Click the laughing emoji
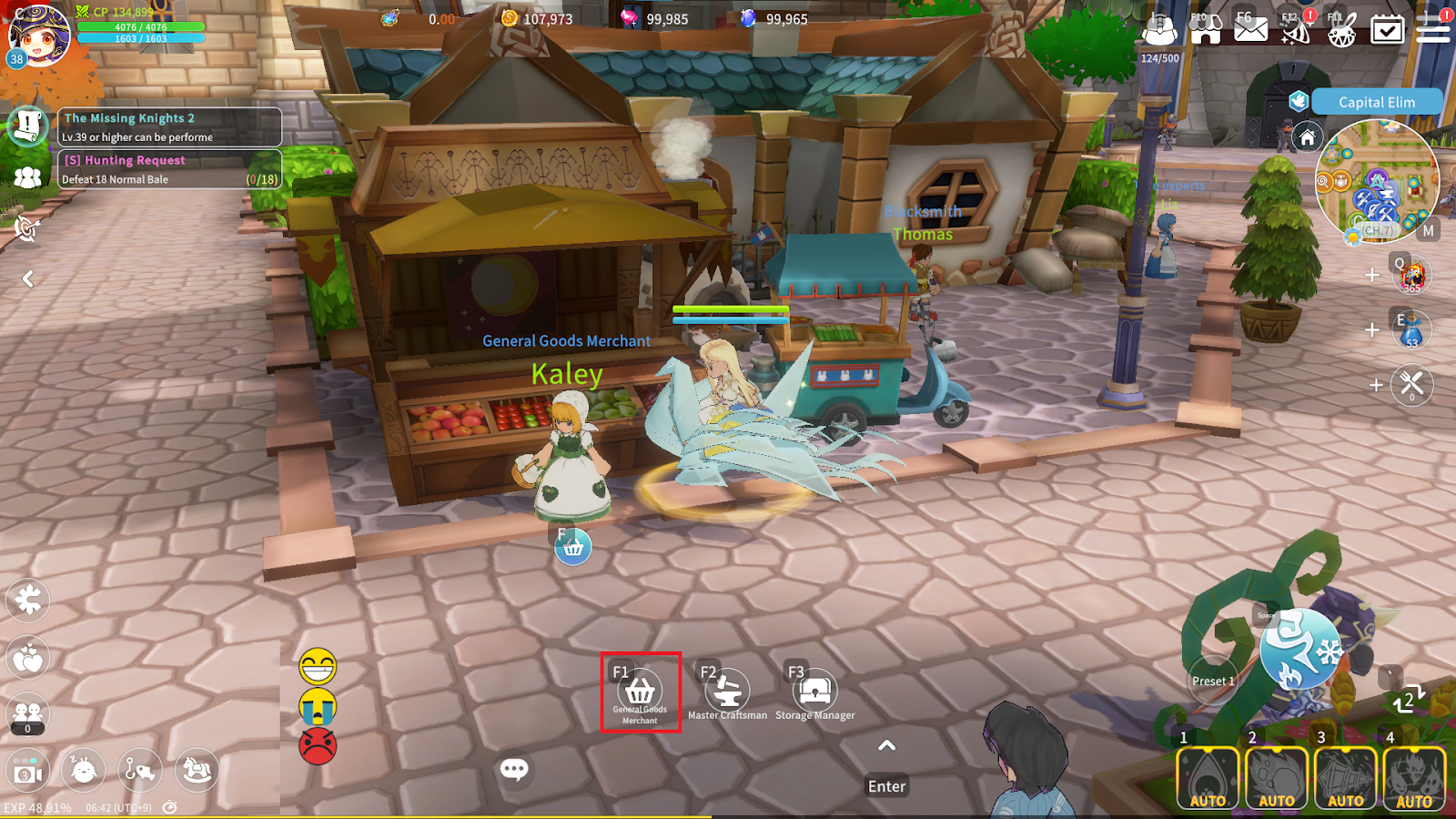Image resolution: width=1456 pixels, height=819 pixels. click(318, 667)
